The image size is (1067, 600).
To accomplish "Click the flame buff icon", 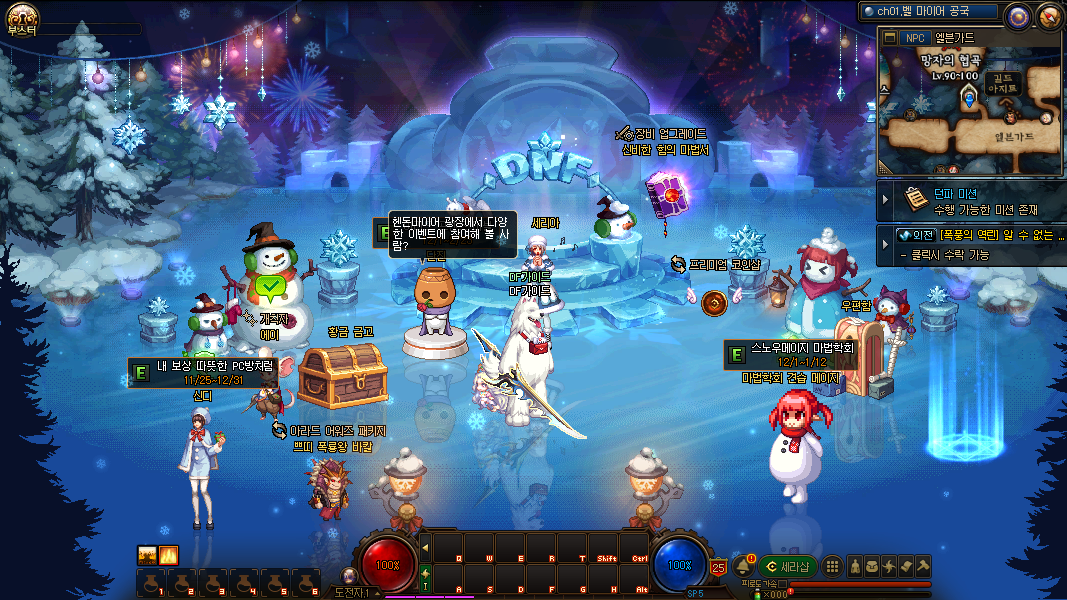I will 169,554.
